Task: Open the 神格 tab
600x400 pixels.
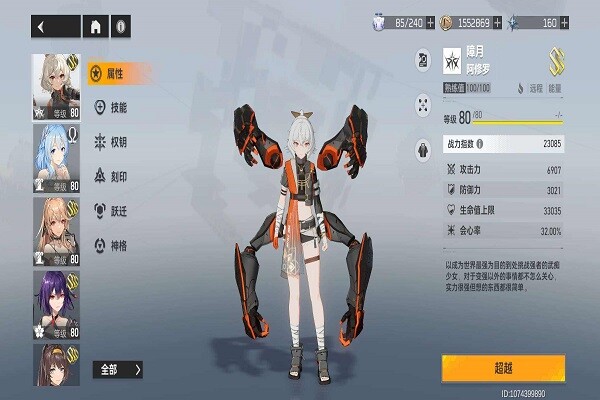Action: coord(118,244)
